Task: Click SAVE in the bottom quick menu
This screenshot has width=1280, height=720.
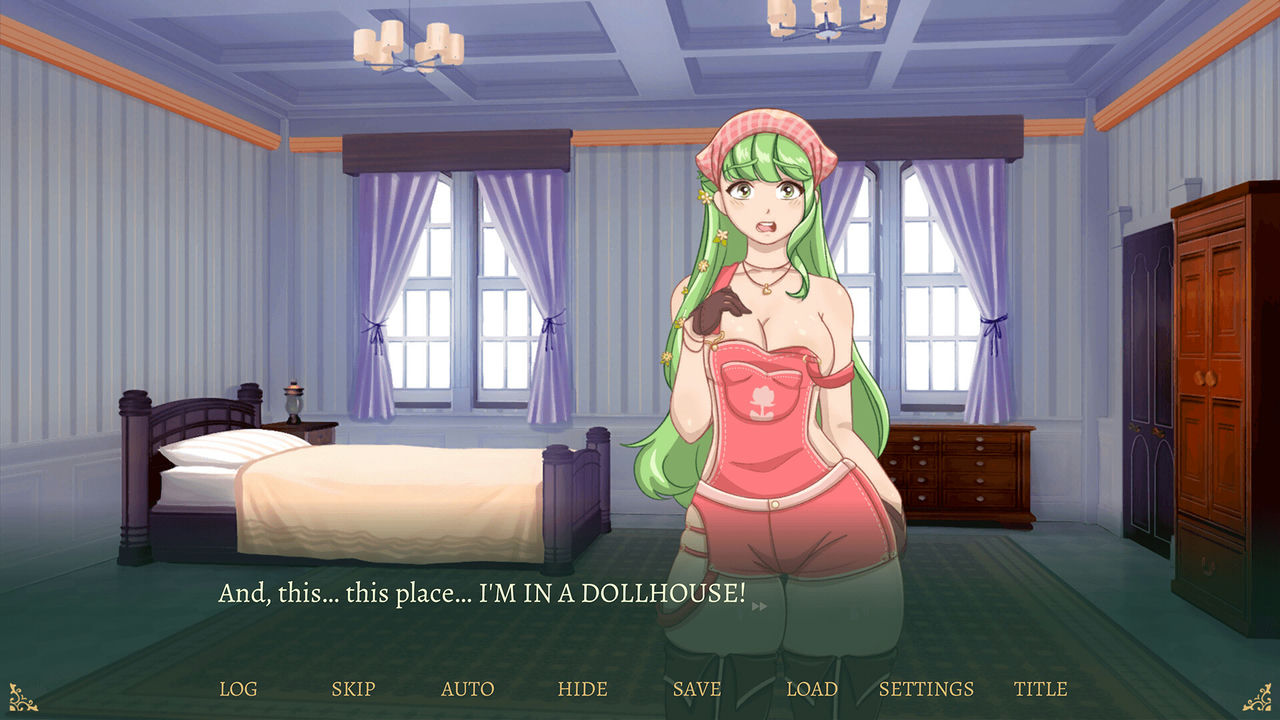Action: [x=699, y=689]
